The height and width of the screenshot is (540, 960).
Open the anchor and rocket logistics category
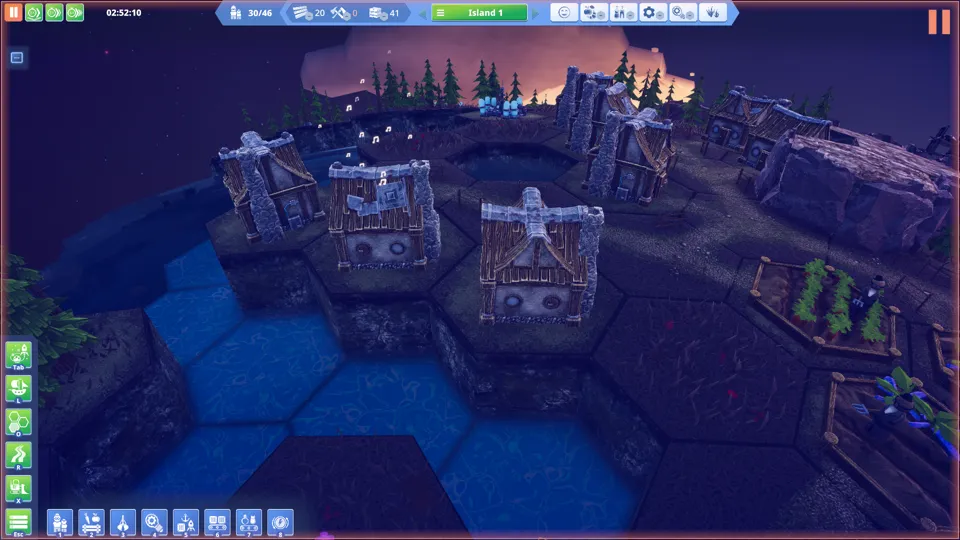pos(185,521)
